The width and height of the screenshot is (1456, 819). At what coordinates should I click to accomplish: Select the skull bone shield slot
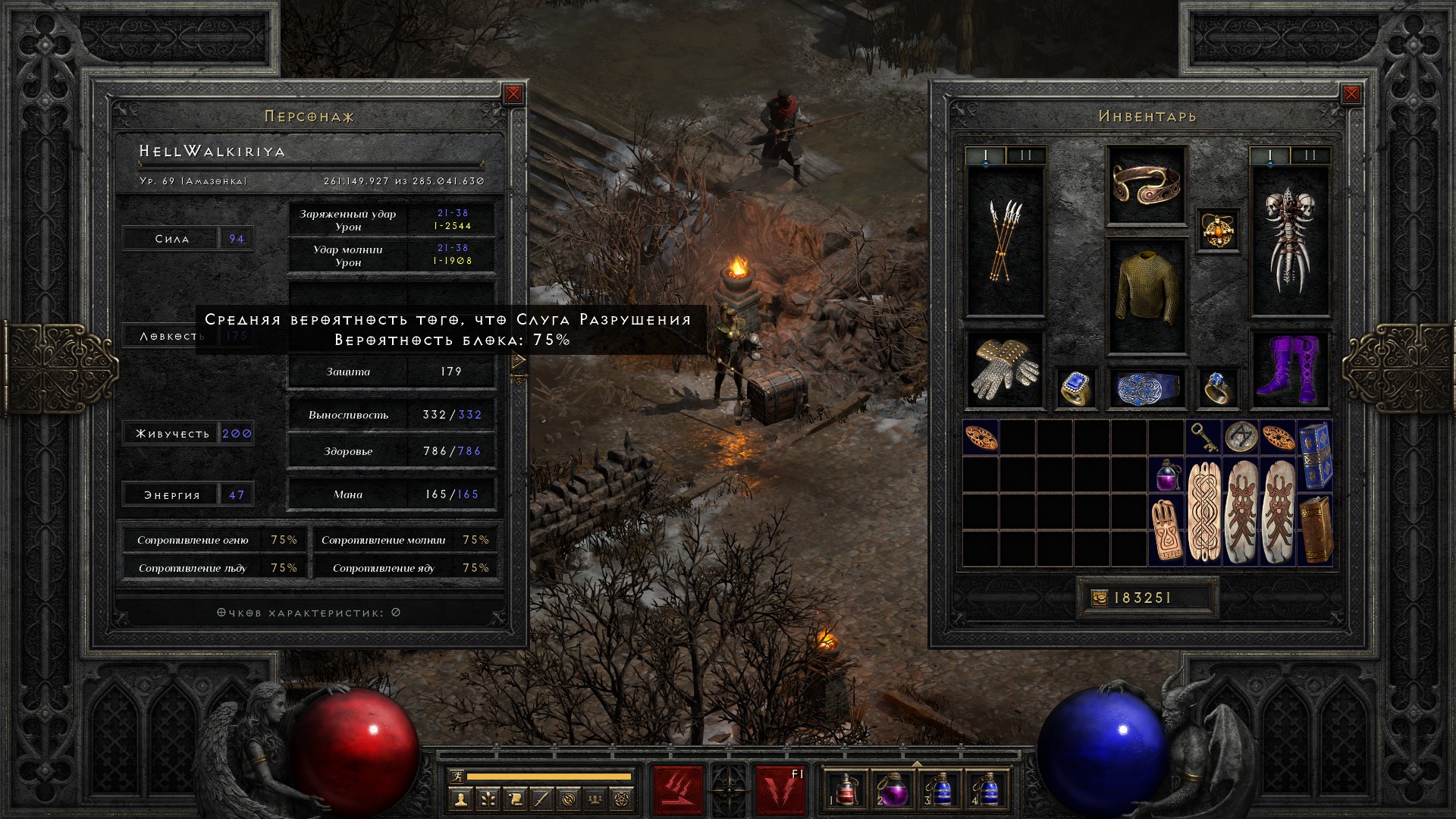tap(1289, 241)
